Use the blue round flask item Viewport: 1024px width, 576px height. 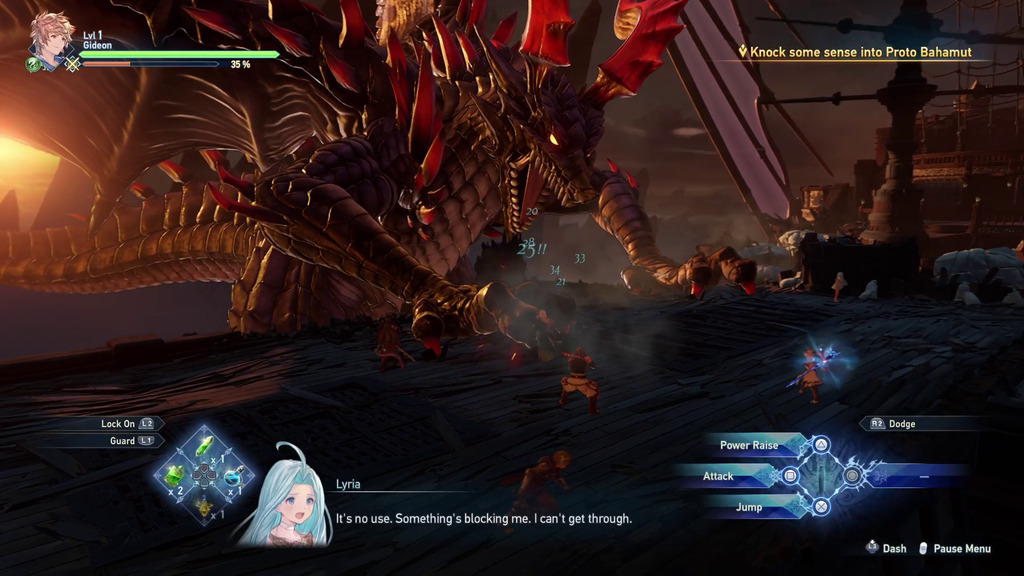click(x=233, y=475)
